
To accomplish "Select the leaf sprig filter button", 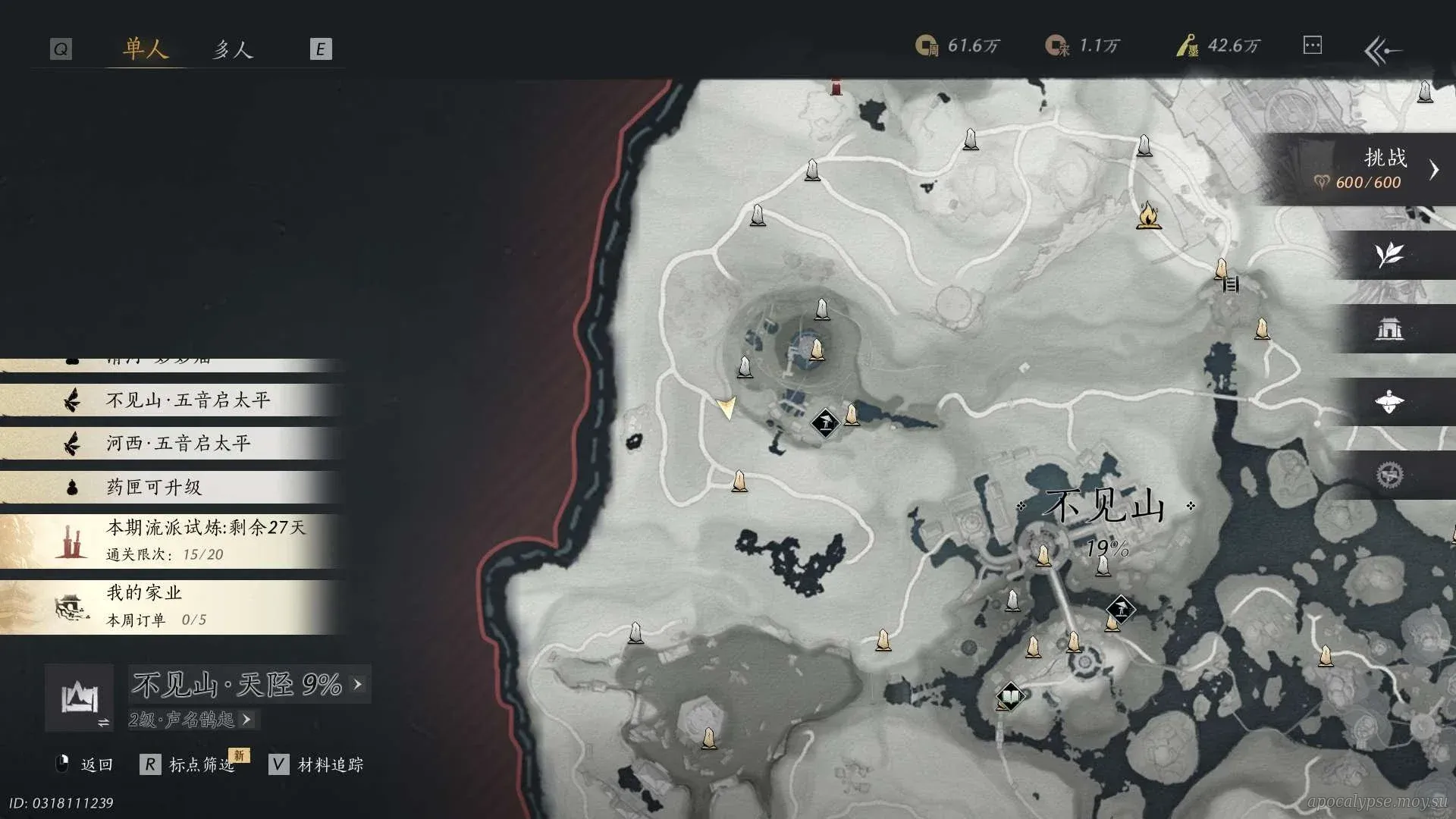I will coord(1389,255).
